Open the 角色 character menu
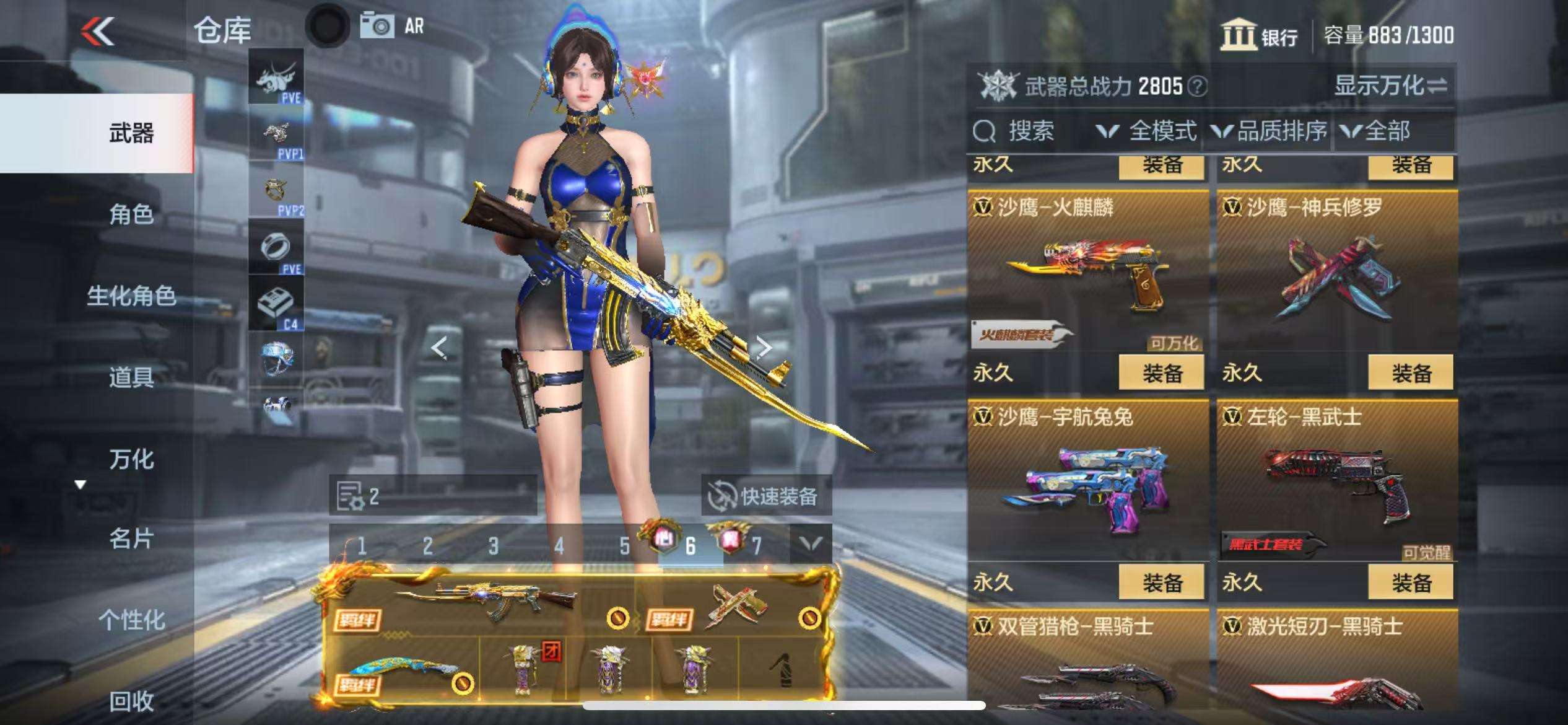Screen dimensions: 1568x725 pos(131,214)
